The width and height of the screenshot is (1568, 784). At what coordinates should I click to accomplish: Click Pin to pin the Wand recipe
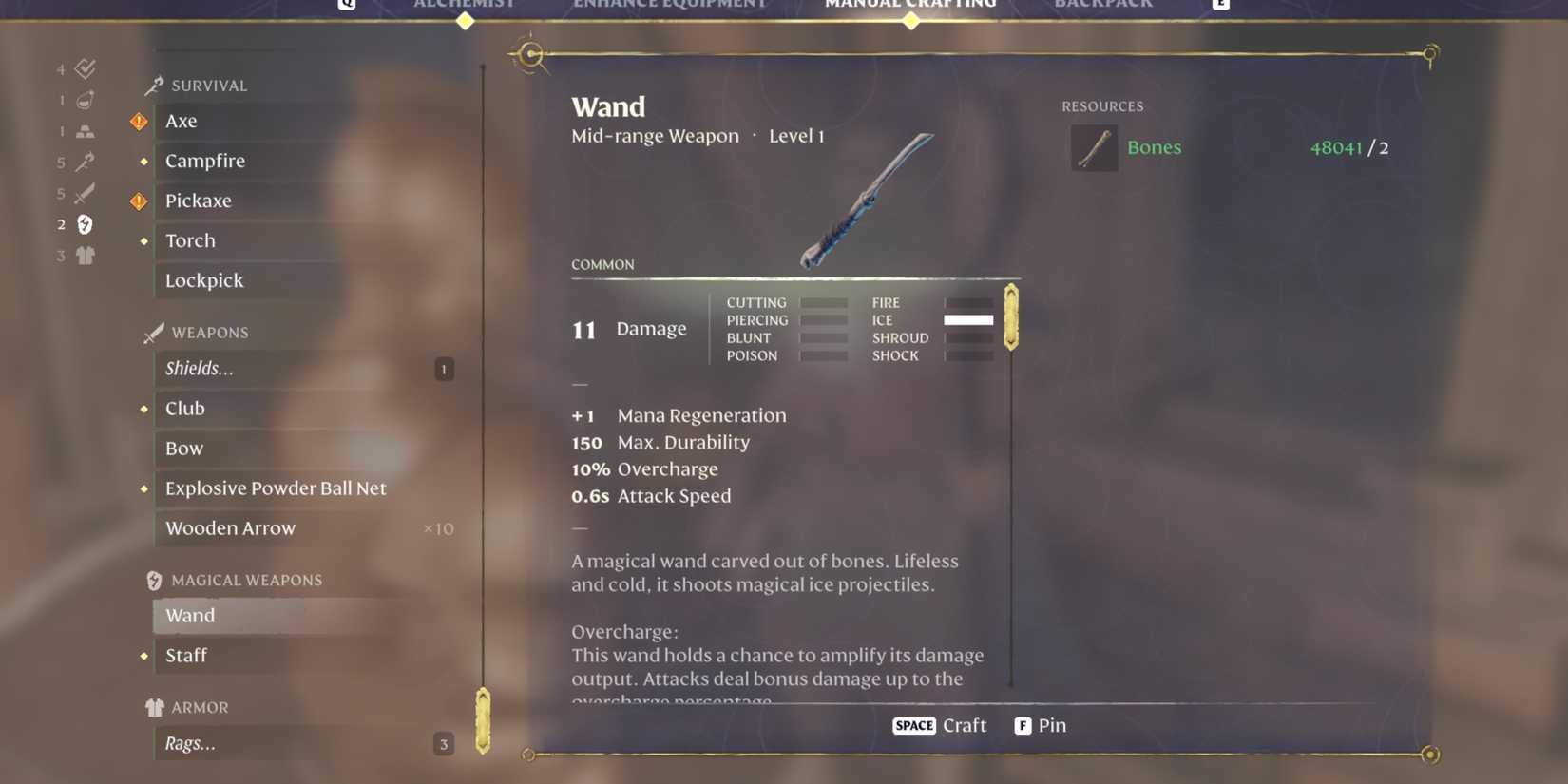[1042, 725]
